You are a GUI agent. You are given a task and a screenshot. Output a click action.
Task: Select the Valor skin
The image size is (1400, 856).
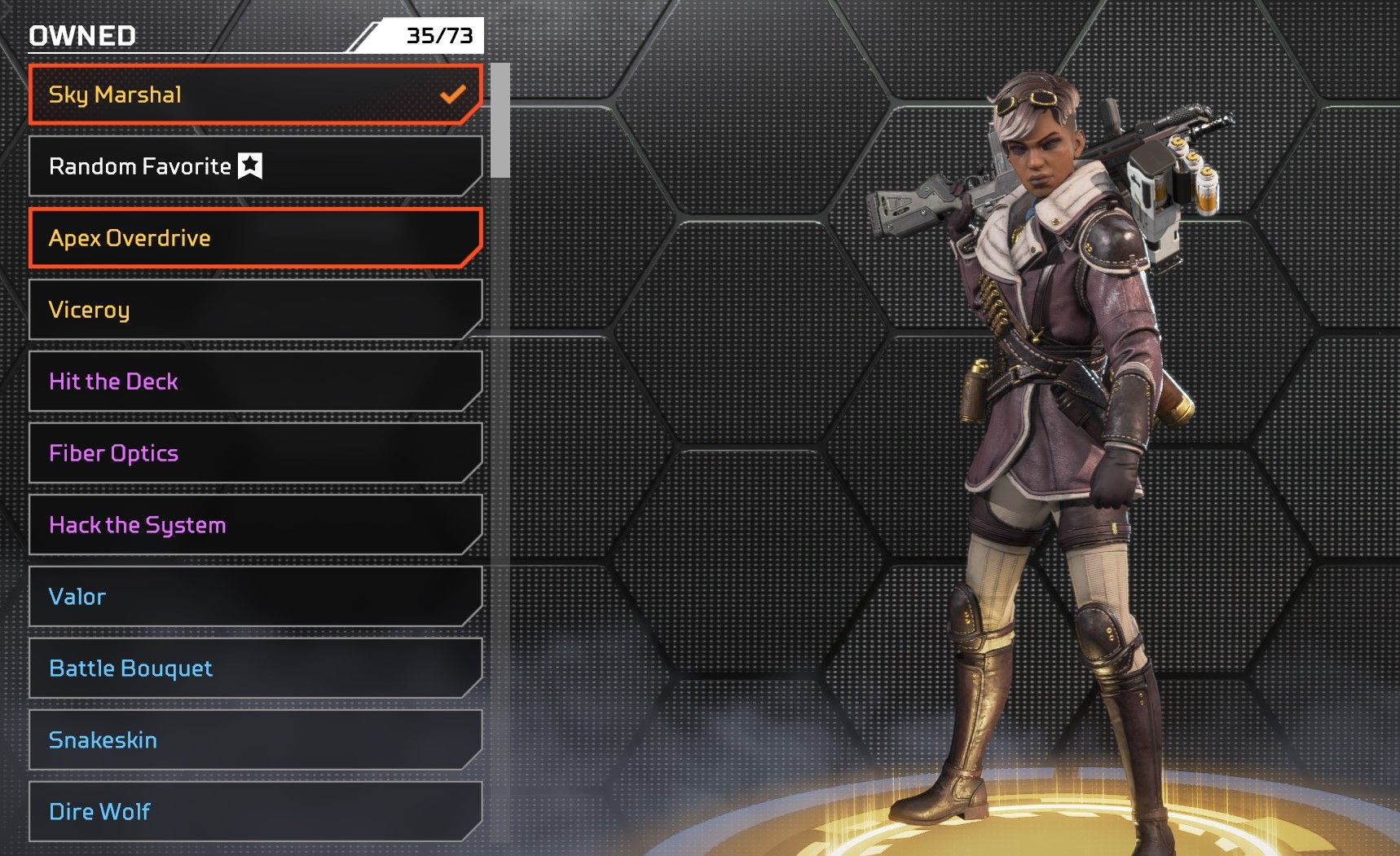[254, 597]
